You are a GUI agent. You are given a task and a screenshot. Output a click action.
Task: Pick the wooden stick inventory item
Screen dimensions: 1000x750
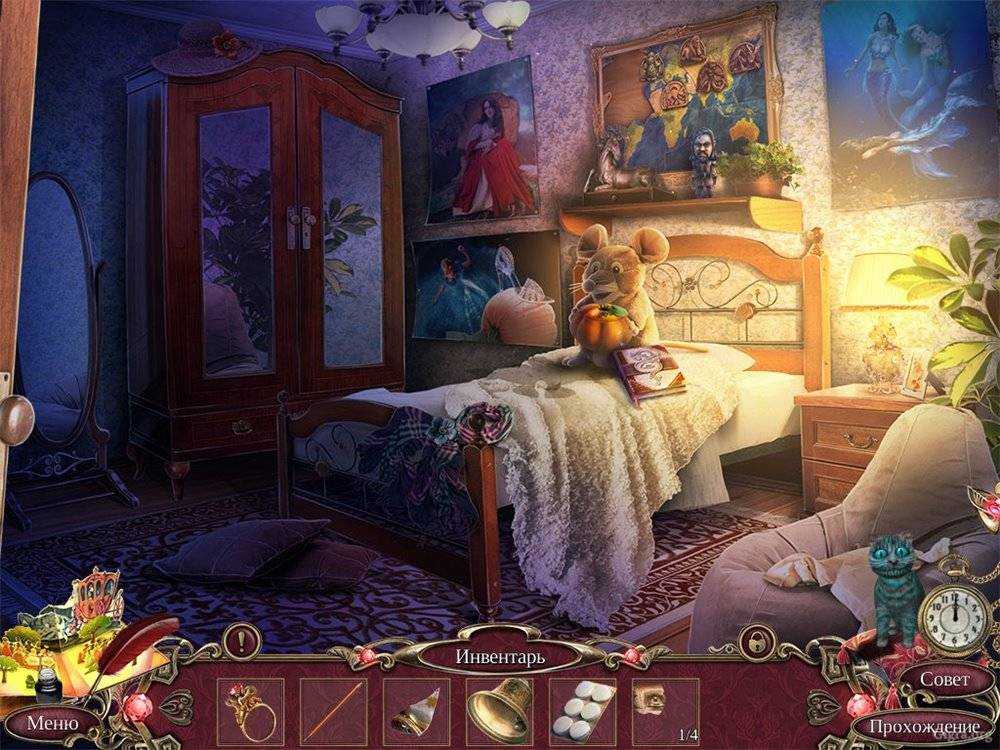tap(333, 711)
